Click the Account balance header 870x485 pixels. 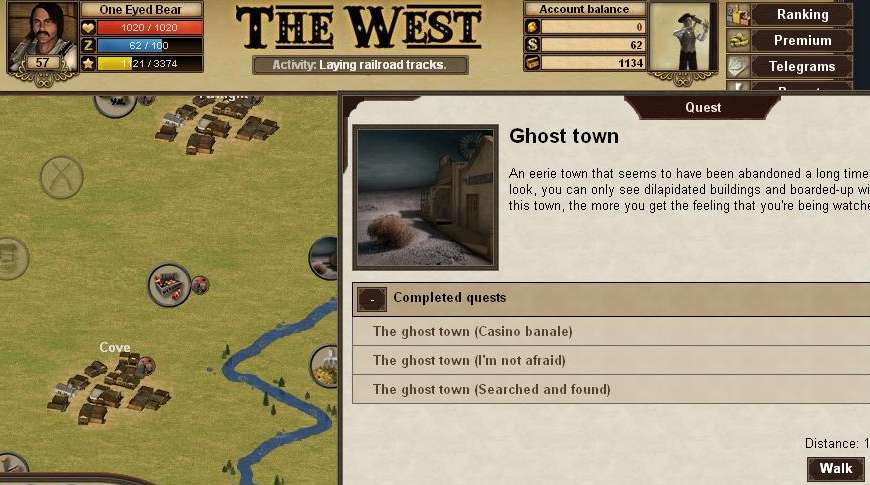coord(585,9)
